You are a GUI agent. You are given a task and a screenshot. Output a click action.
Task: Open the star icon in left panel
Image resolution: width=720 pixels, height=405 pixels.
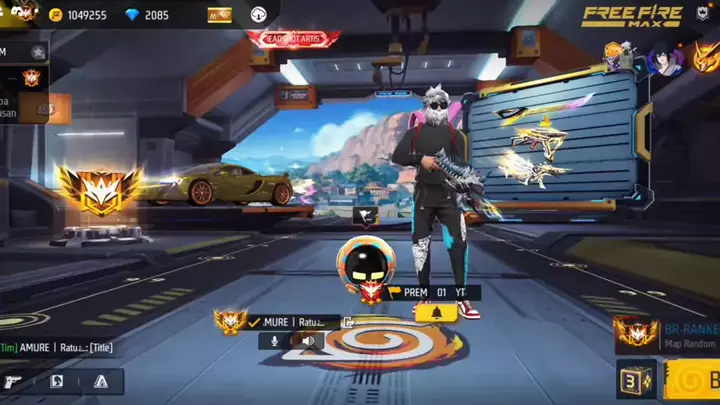[37, 51]
